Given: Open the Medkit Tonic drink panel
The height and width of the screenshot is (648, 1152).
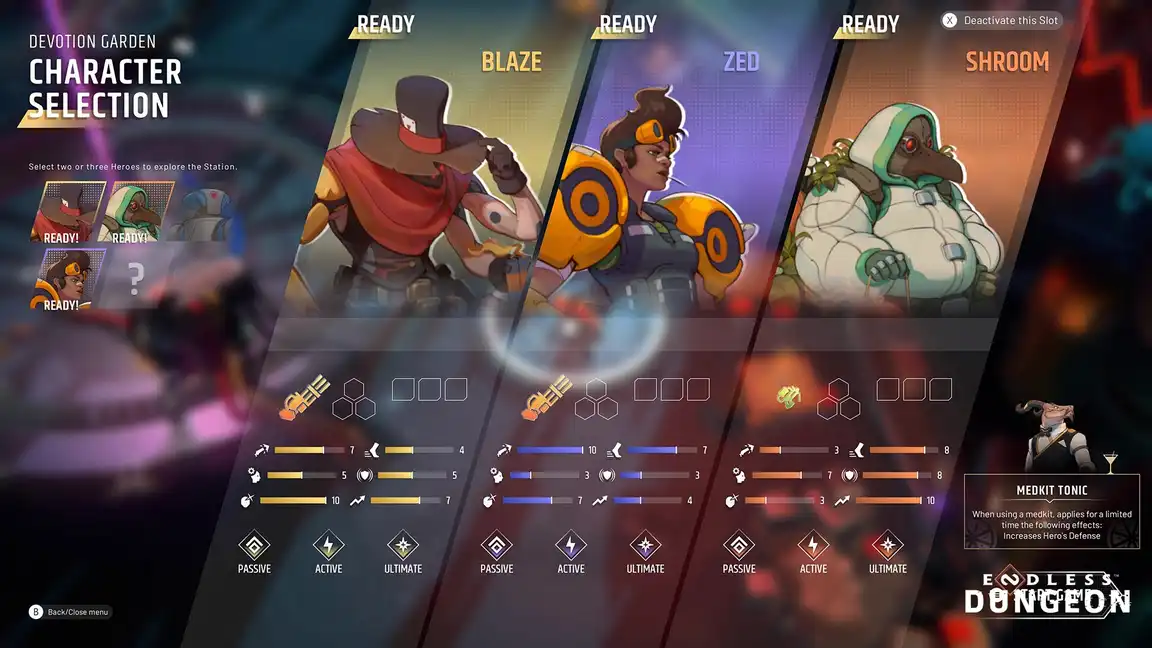Looking at the screenshot, I should [1050, 510].
